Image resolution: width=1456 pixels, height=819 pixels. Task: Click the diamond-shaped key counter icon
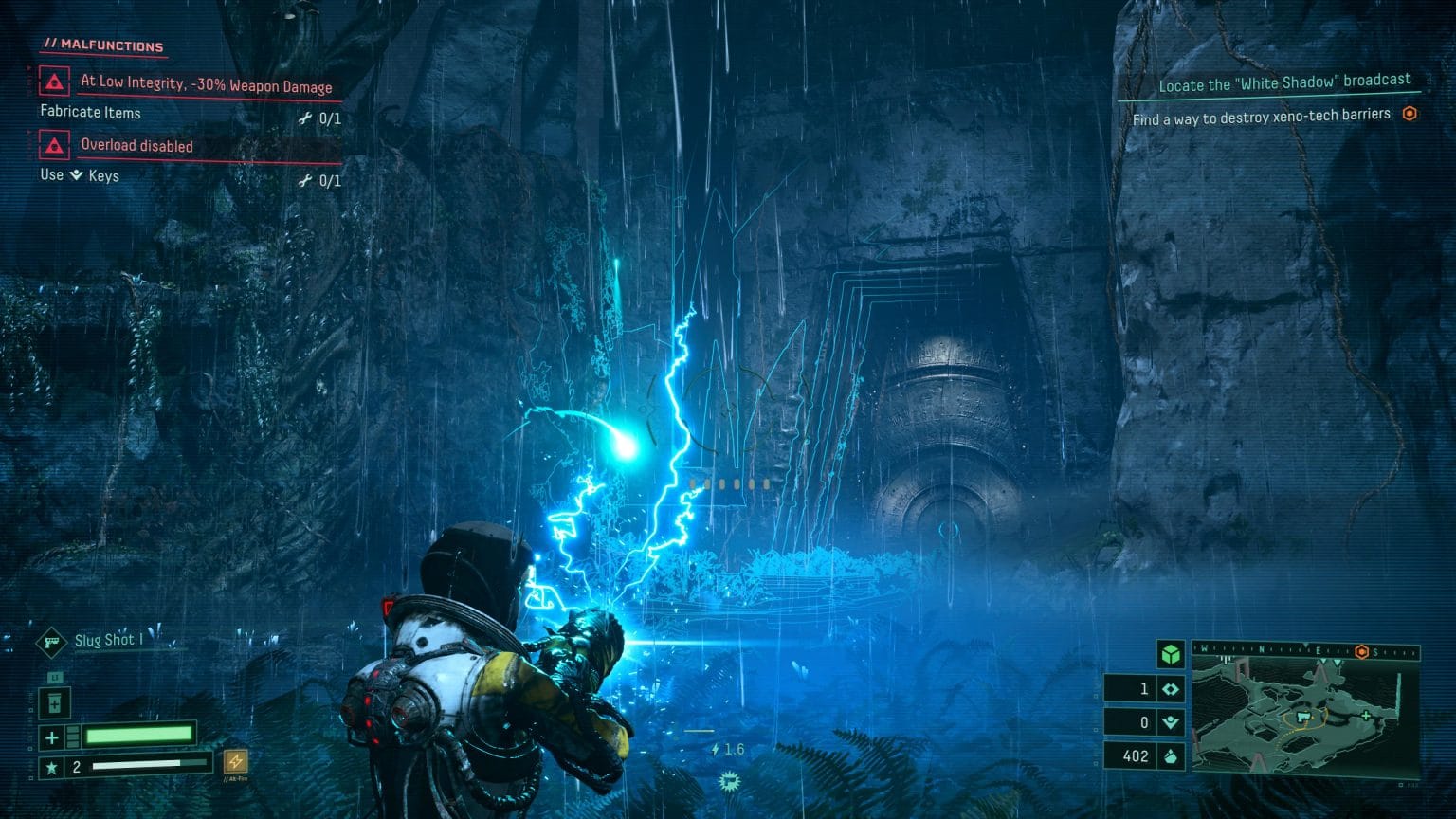point(1171,690)
